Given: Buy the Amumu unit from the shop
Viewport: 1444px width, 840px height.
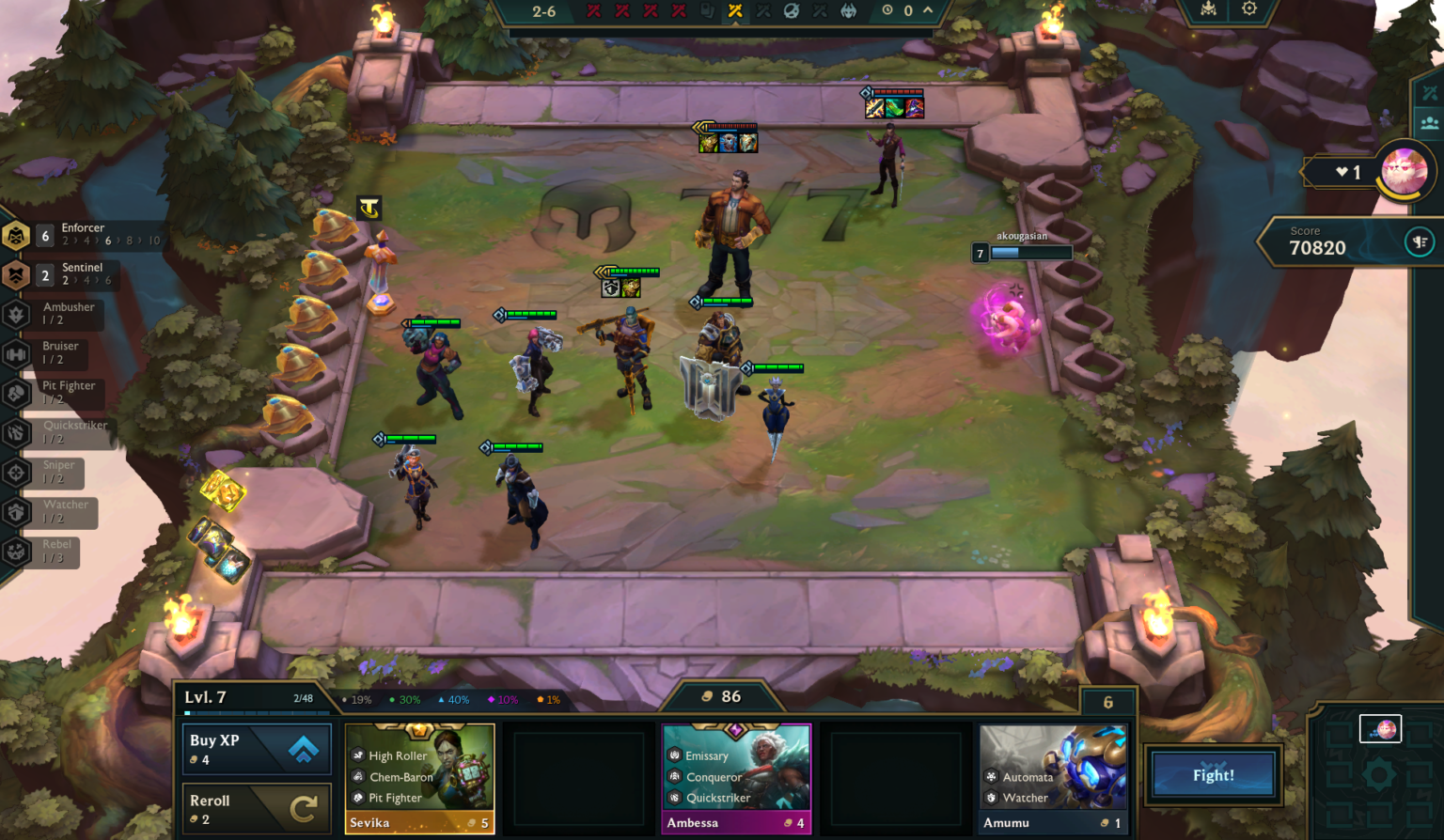Looking at the screenshot, I should click(1052, 776).
